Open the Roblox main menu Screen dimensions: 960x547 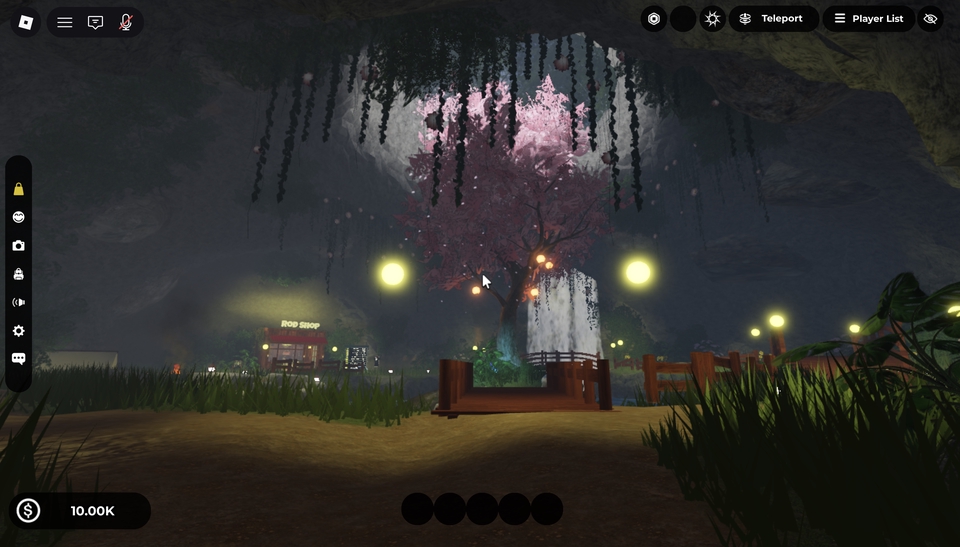point(26,22)
